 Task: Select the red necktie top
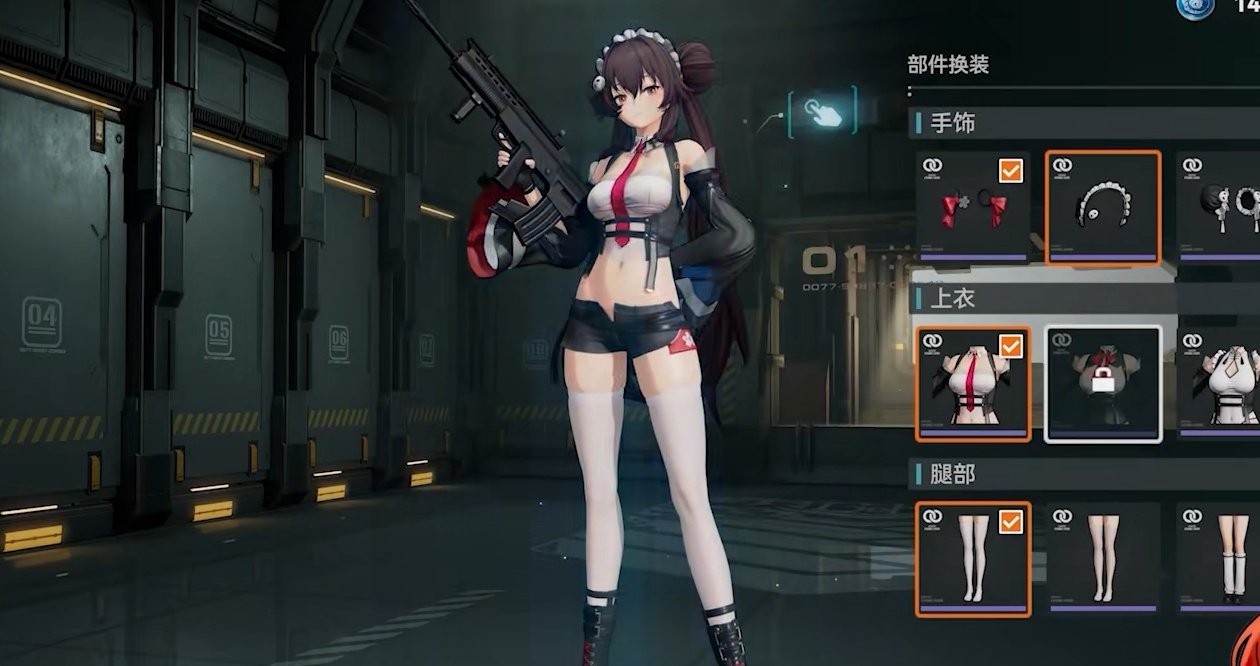[973, 384]
